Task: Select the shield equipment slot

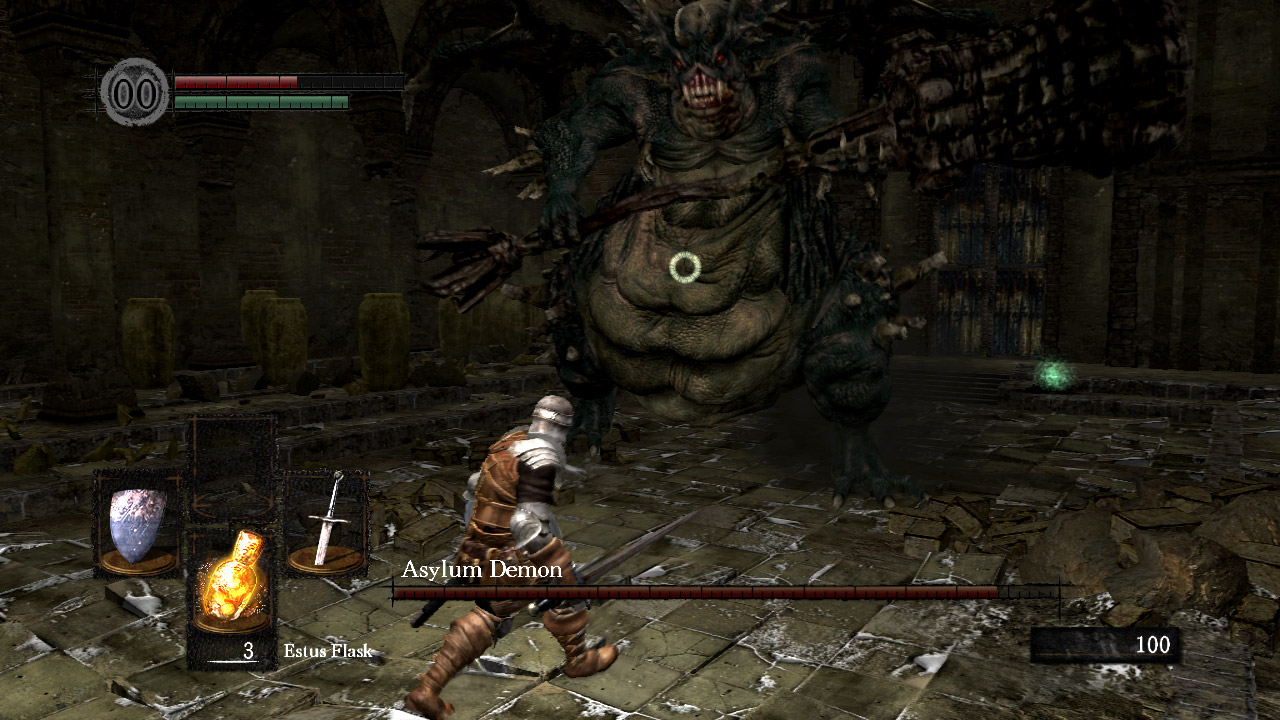Action: click(x=138, y=524)
